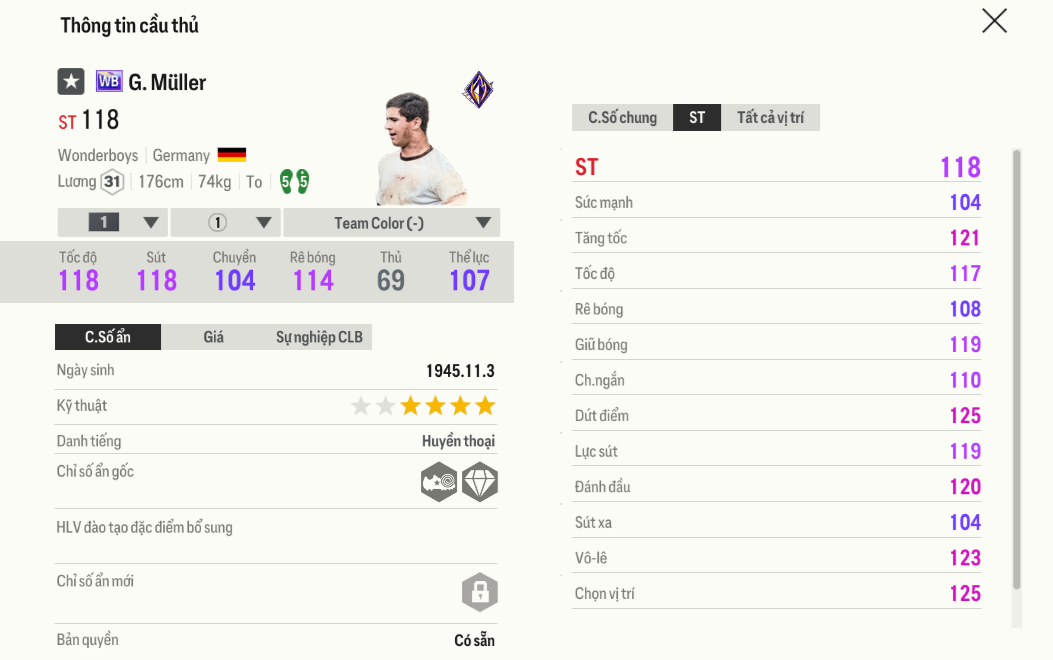Toggle the star favorite icon

click(x=70, y=81)
